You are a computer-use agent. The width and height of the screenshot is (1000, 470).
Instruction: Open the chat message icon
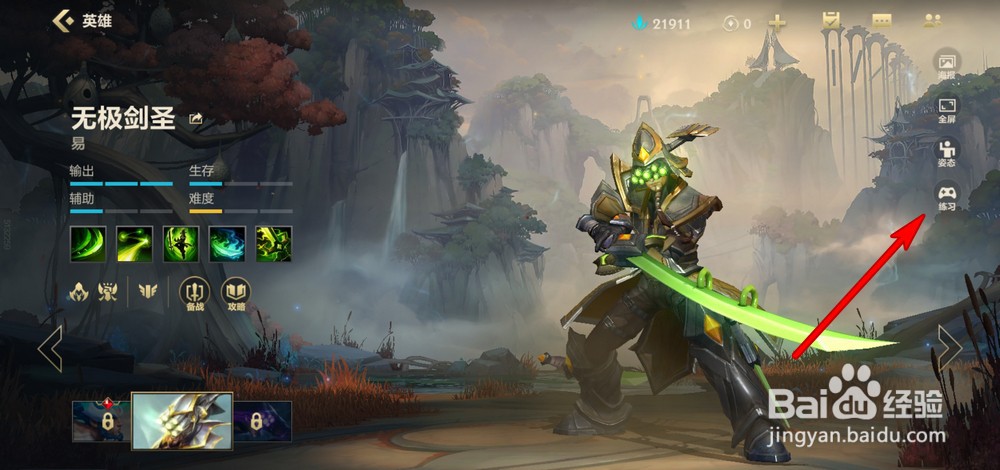[x=881, y=21]
